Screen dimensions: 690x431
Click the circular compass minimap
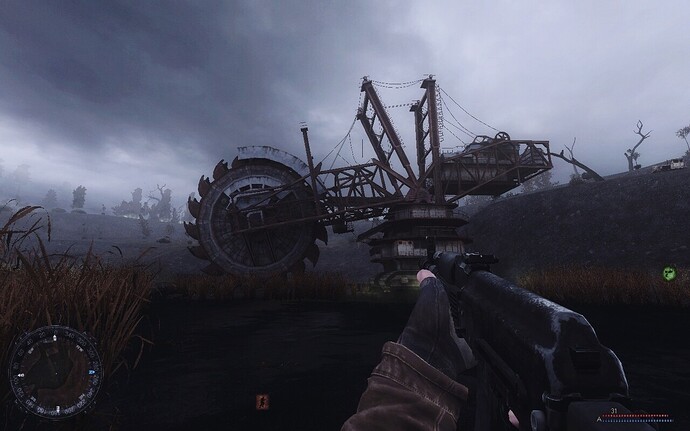tap(54, 372)
